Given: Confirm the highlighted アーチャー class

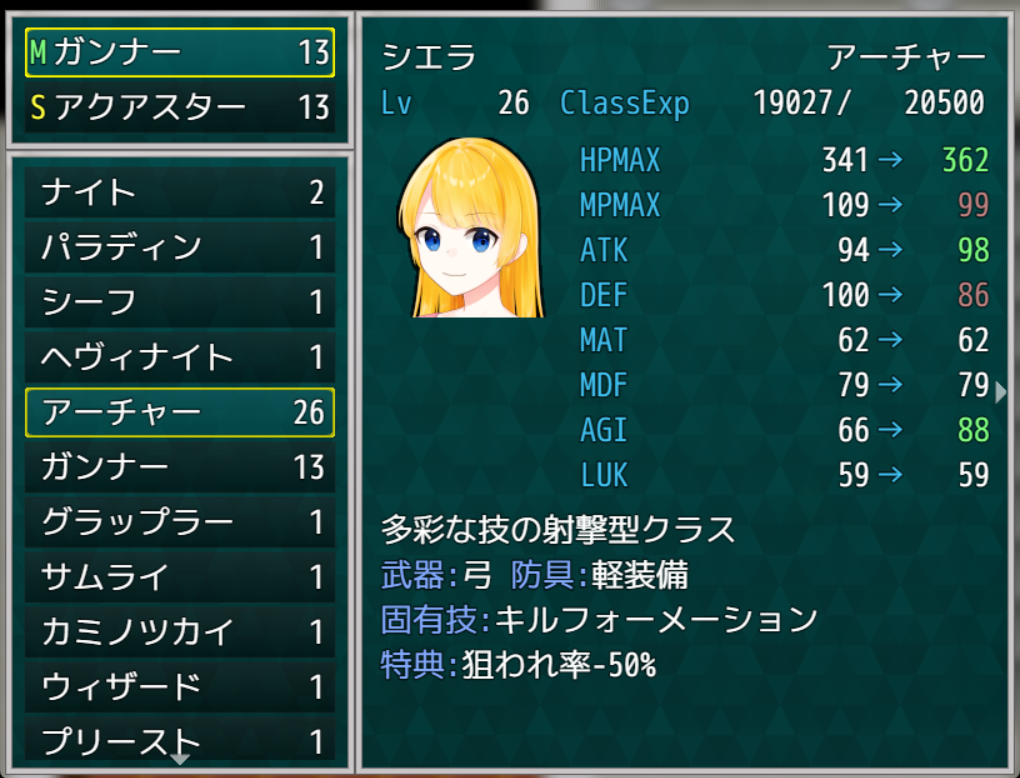Looking at the screenshot, I should (x=180, y=412).
